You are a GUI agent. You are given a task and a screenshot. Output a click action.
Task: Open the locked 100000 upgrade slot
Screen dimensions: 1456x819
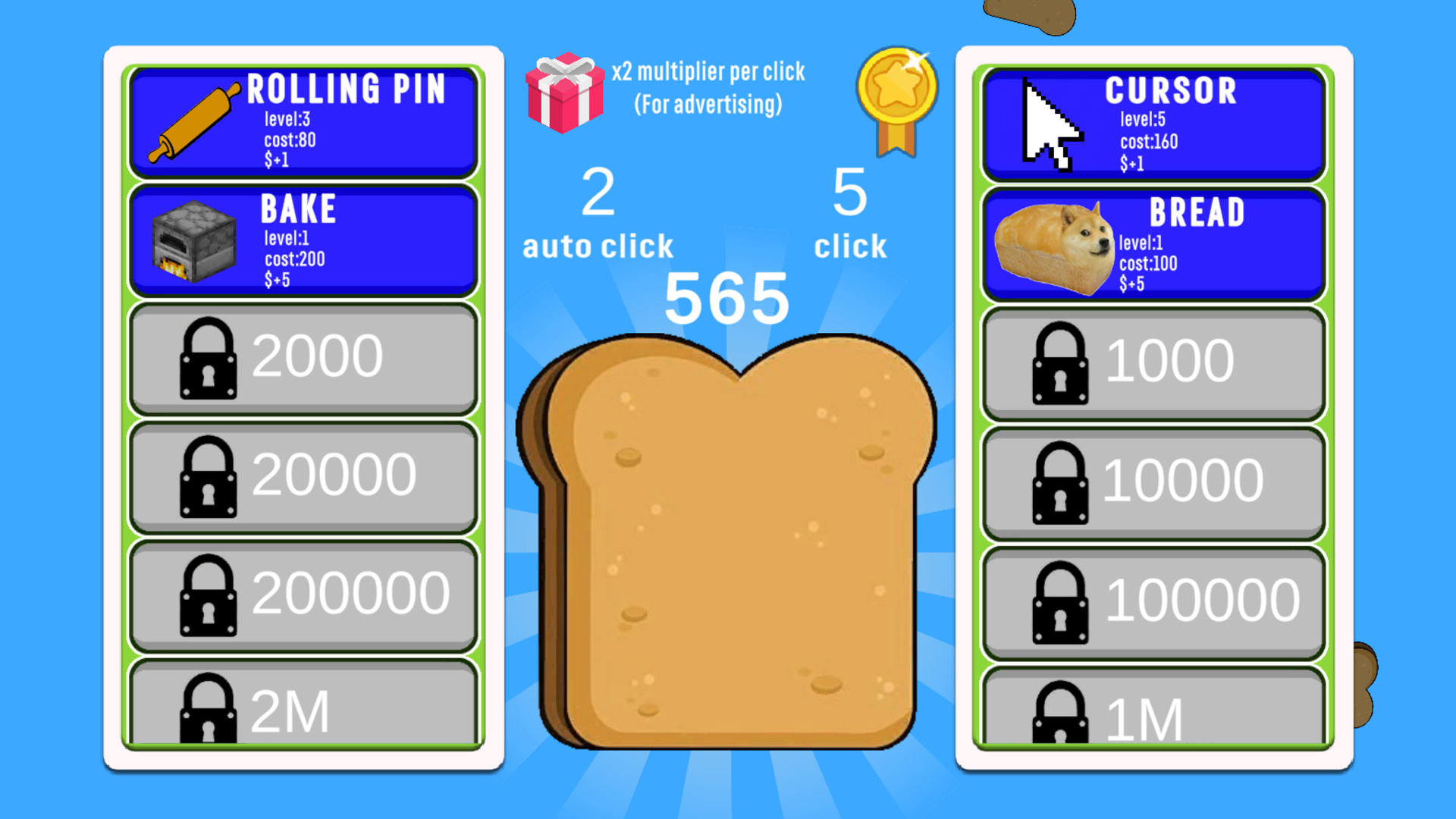click(x=1151, y=599)
